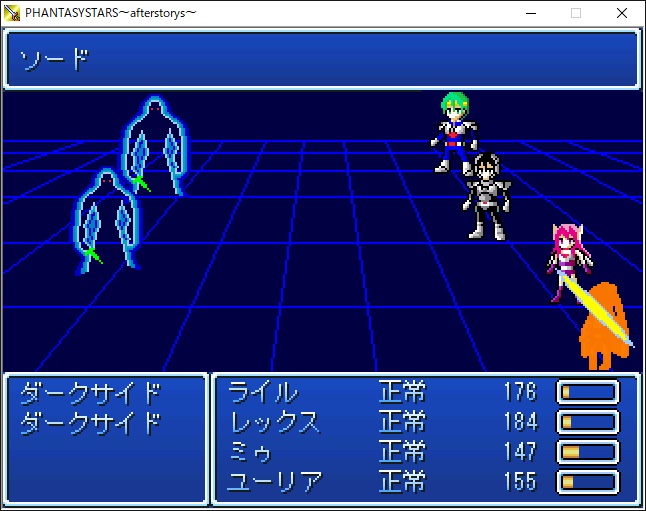Select party member ライル in the status list

(x=263, y=391)
